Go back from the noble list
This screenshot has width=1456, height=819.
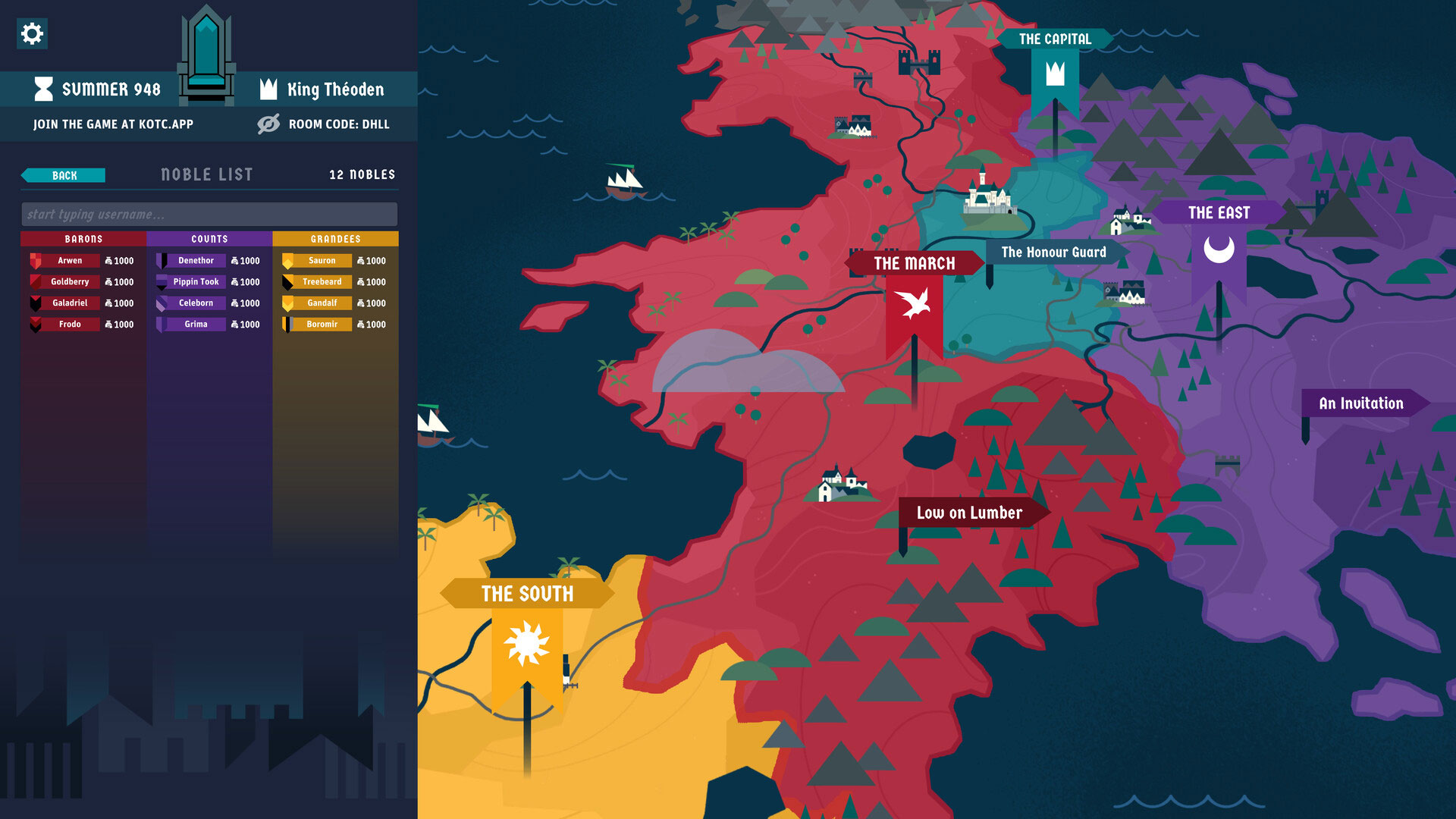(64, 175)
